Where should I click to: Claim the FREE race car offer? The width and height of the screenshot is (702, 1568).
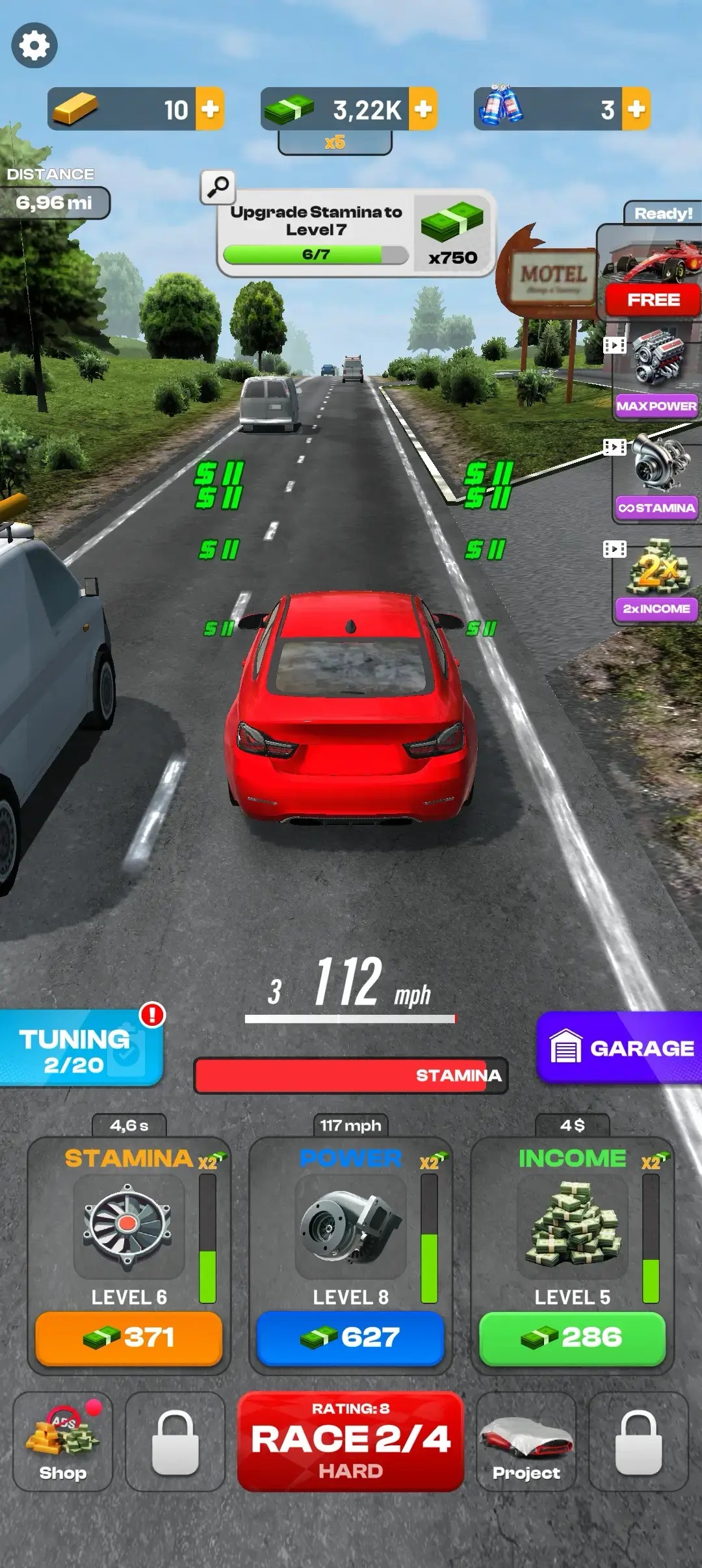(x=653, y=300)
